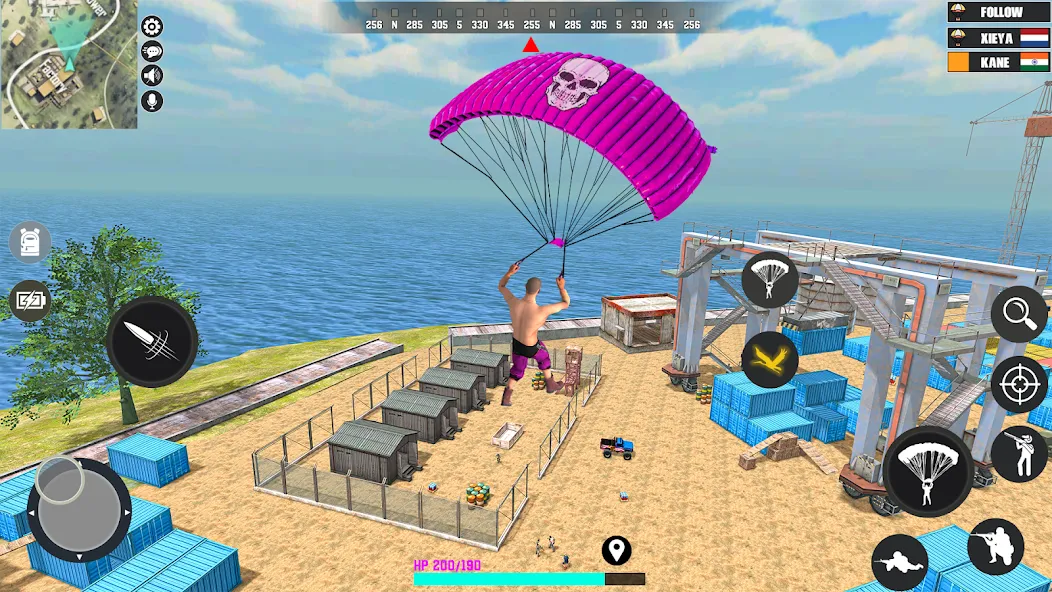The image size is (1052, 592).
Task: Tap the battery charge icon
Action: click(x=30, y=300)
